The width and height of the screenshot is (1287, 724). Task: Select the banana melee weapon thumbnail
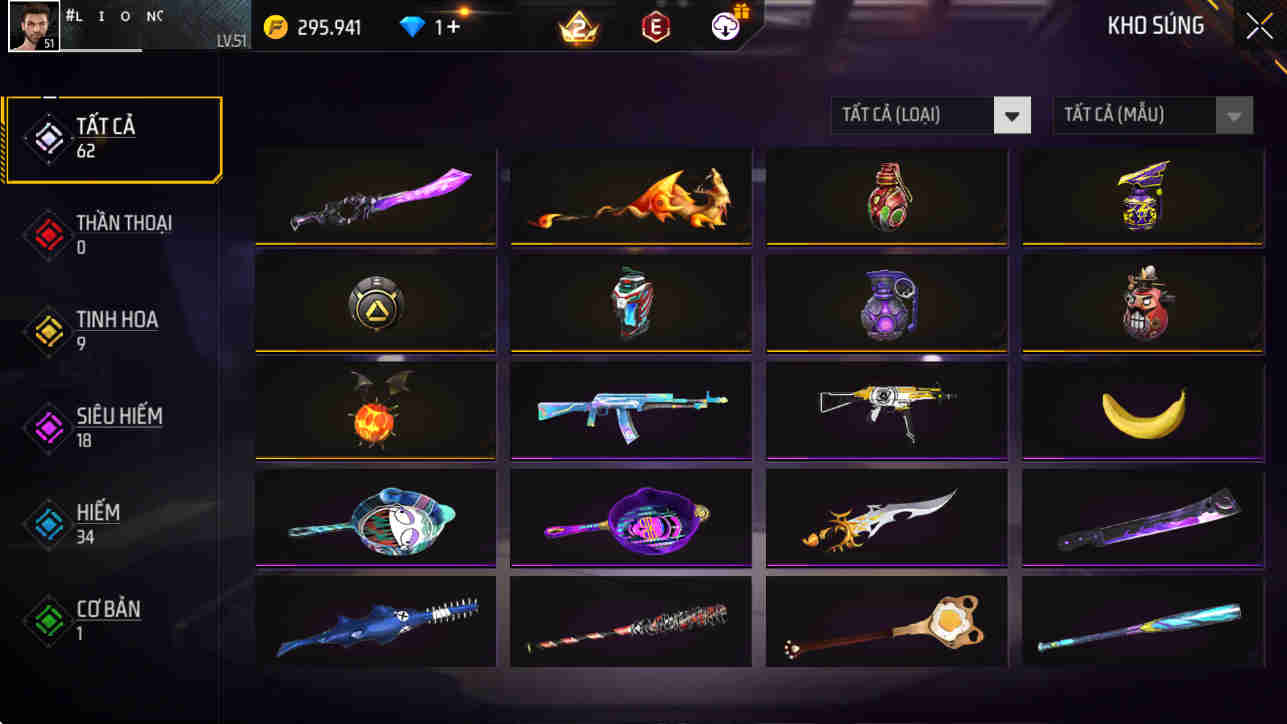(1142, 410)
